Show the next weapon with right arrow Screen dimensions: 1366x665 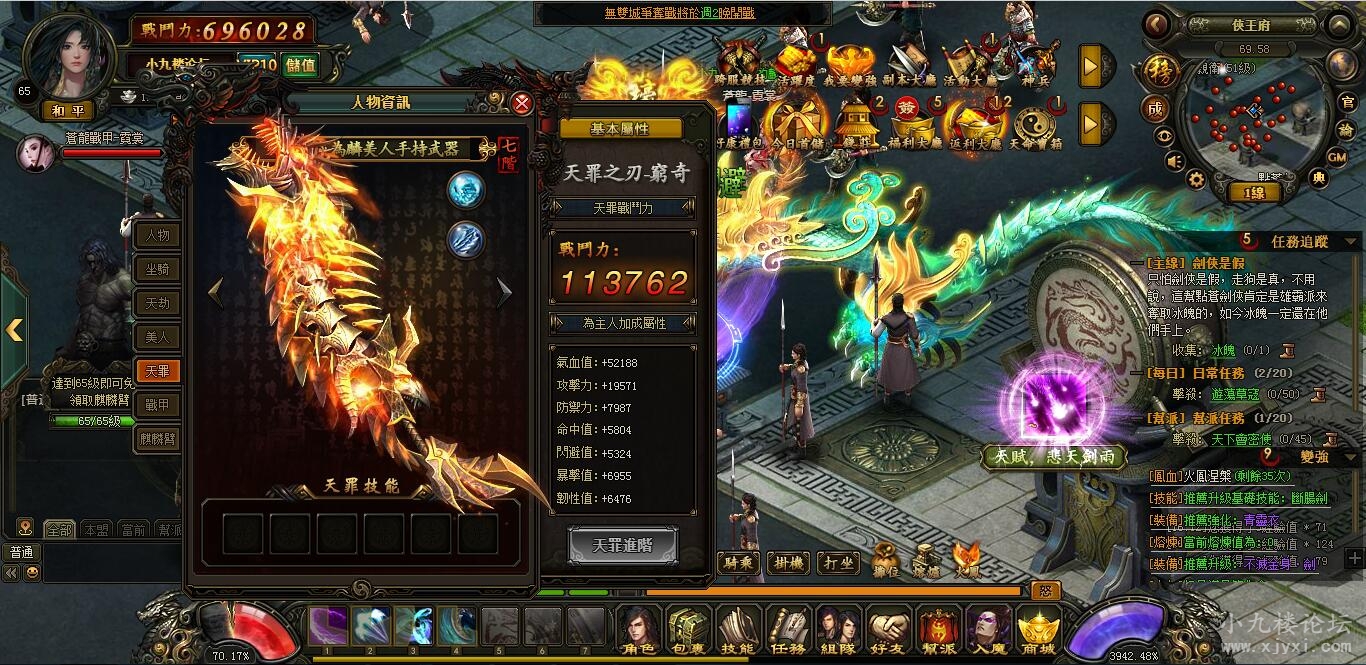click(504, 292)
